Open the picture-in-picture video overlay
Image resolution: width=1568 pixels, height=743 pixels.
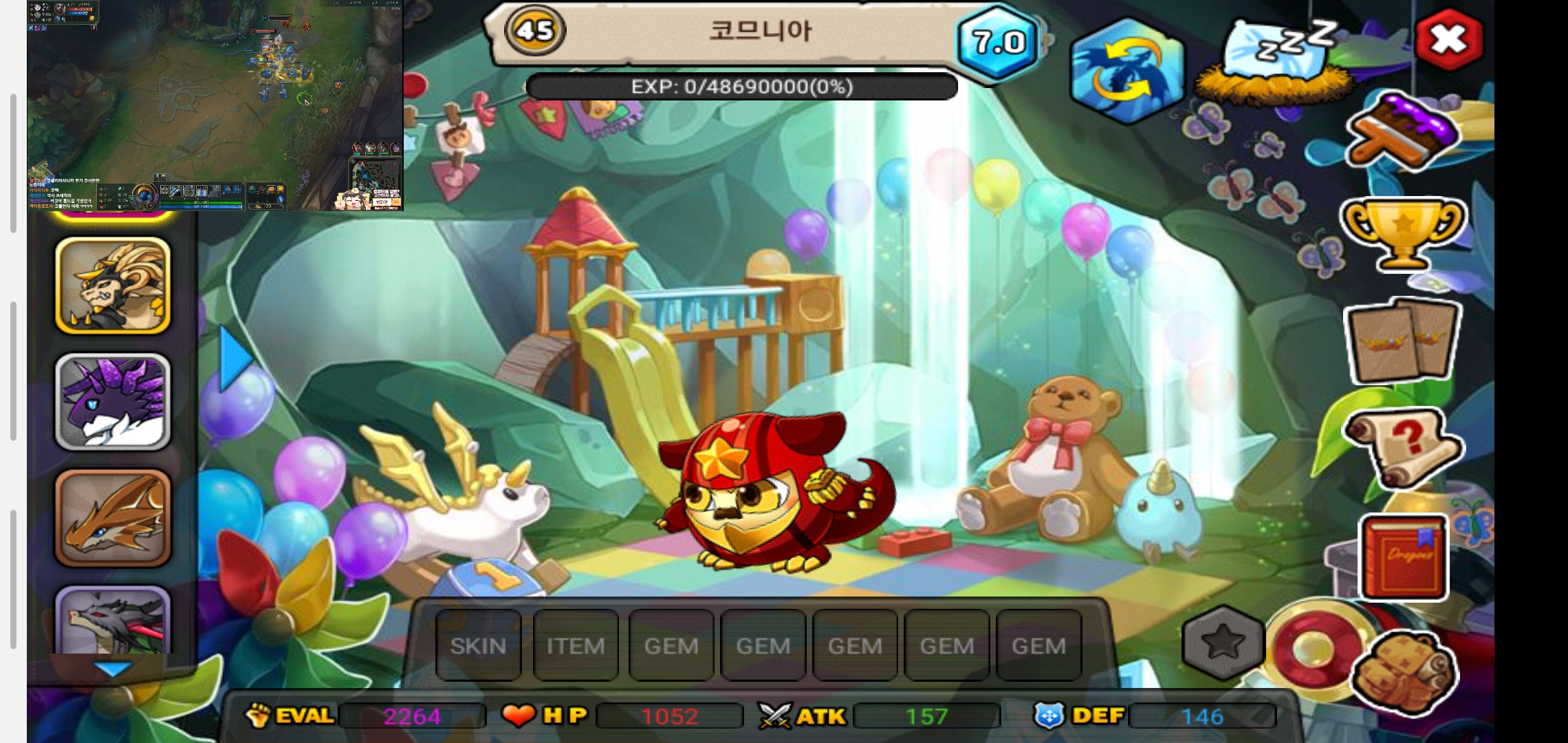point(215,105)
